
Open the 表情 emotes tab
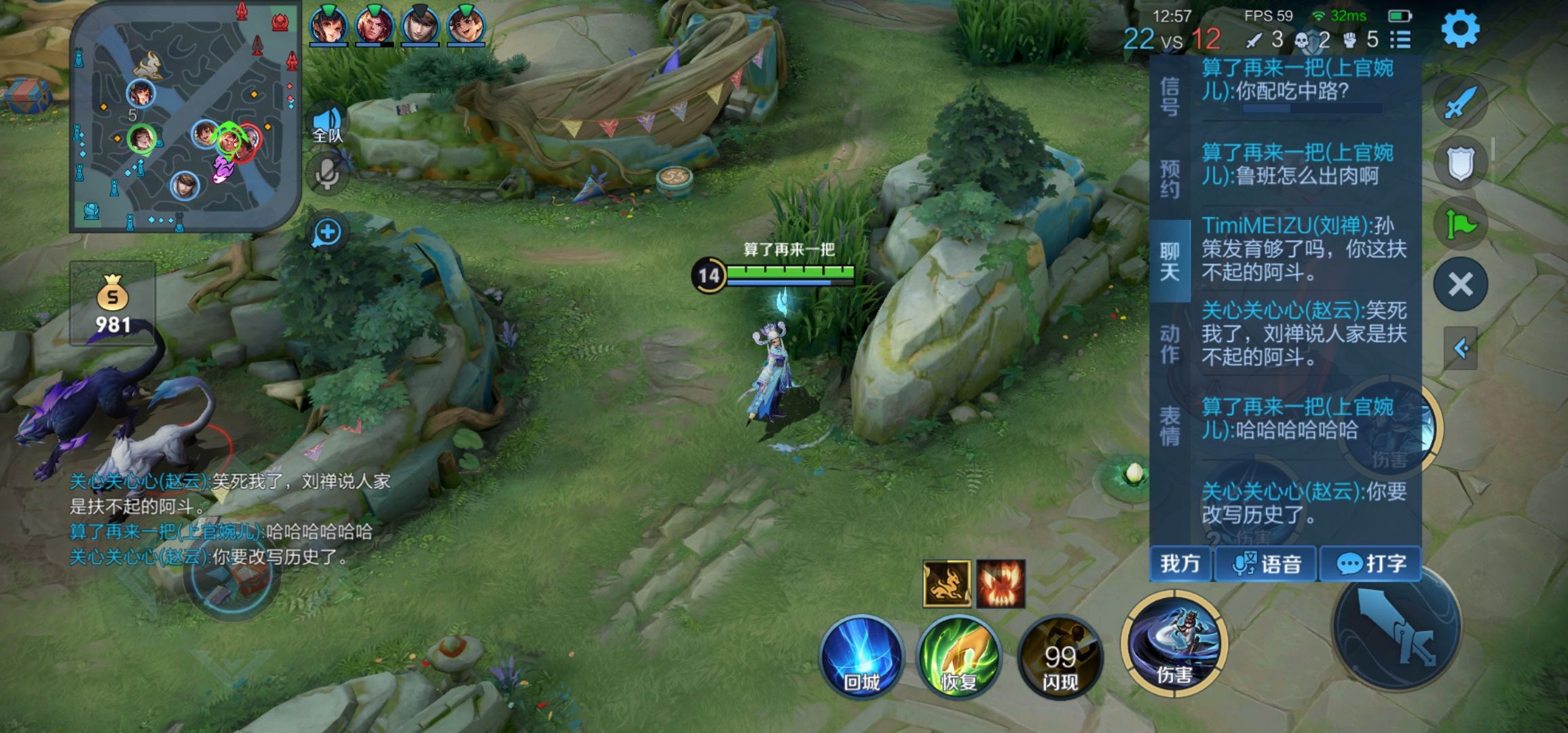[1170, 426]
